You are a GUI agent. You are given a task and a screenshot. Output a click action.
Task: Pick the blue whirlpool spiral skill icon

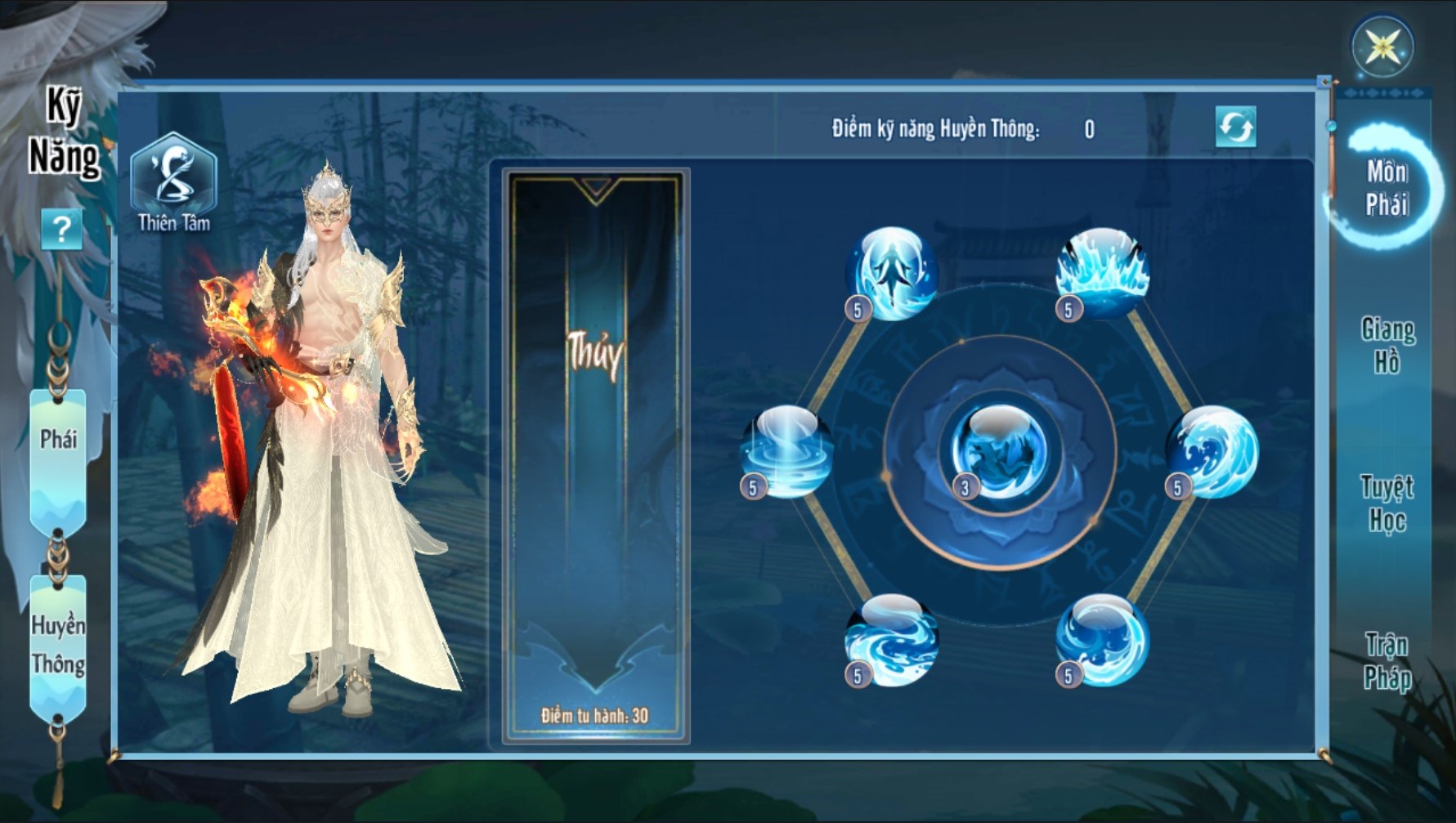point(1102,640)
